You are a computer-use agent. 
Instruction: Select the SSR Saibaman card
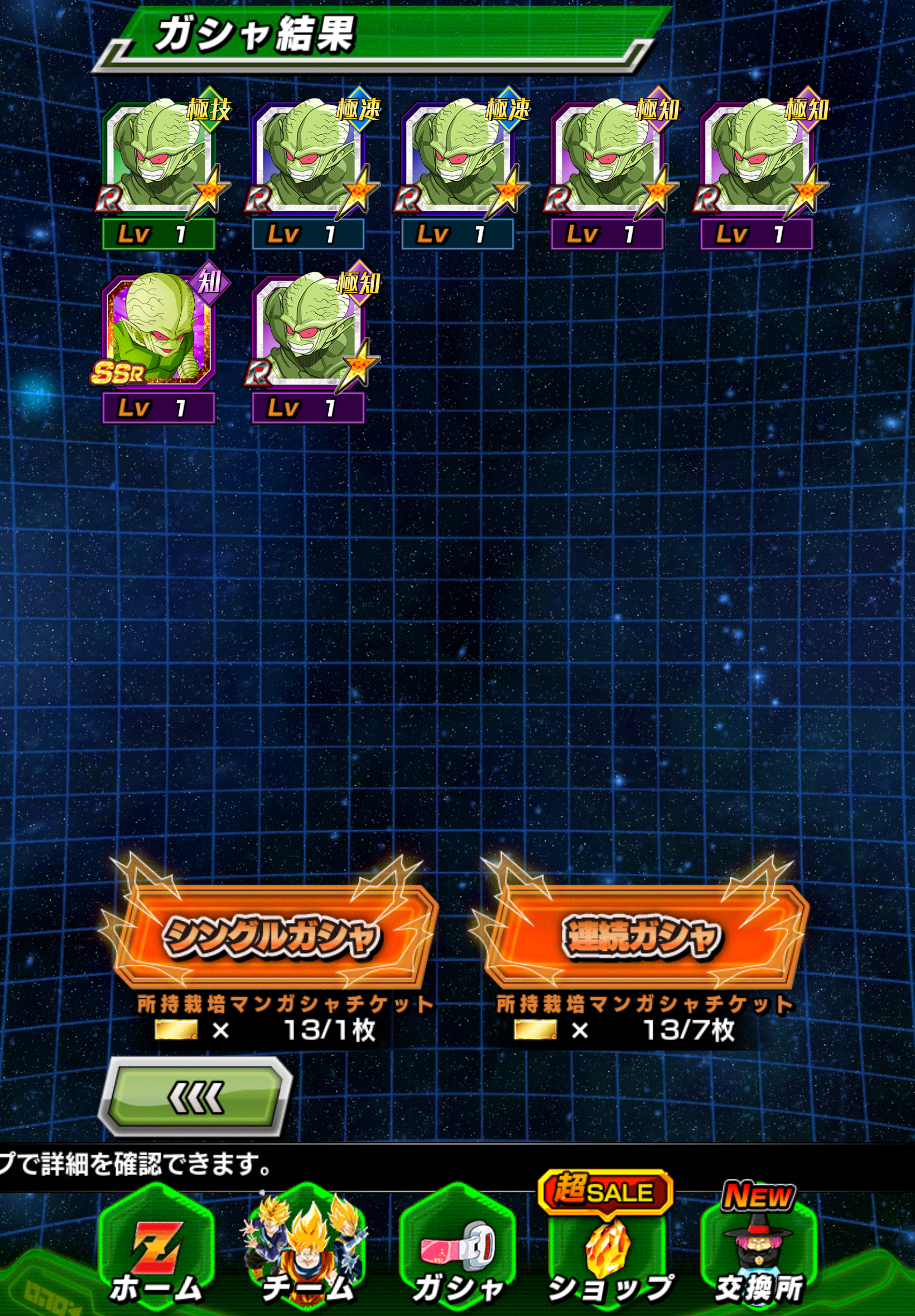click(x=158, y=332)
